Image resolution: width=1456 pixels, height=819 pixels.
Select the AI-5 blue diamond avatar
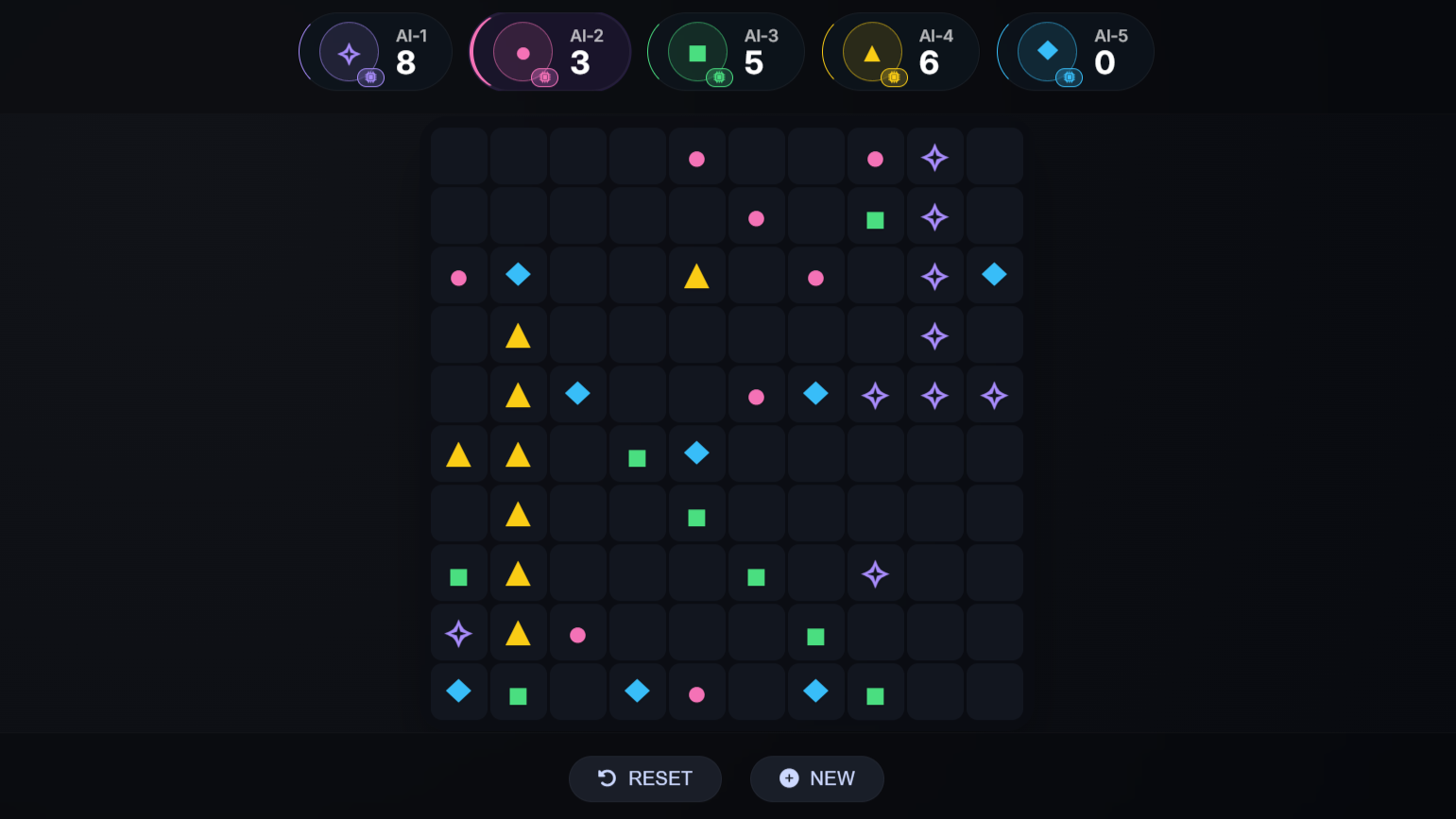1046,51
